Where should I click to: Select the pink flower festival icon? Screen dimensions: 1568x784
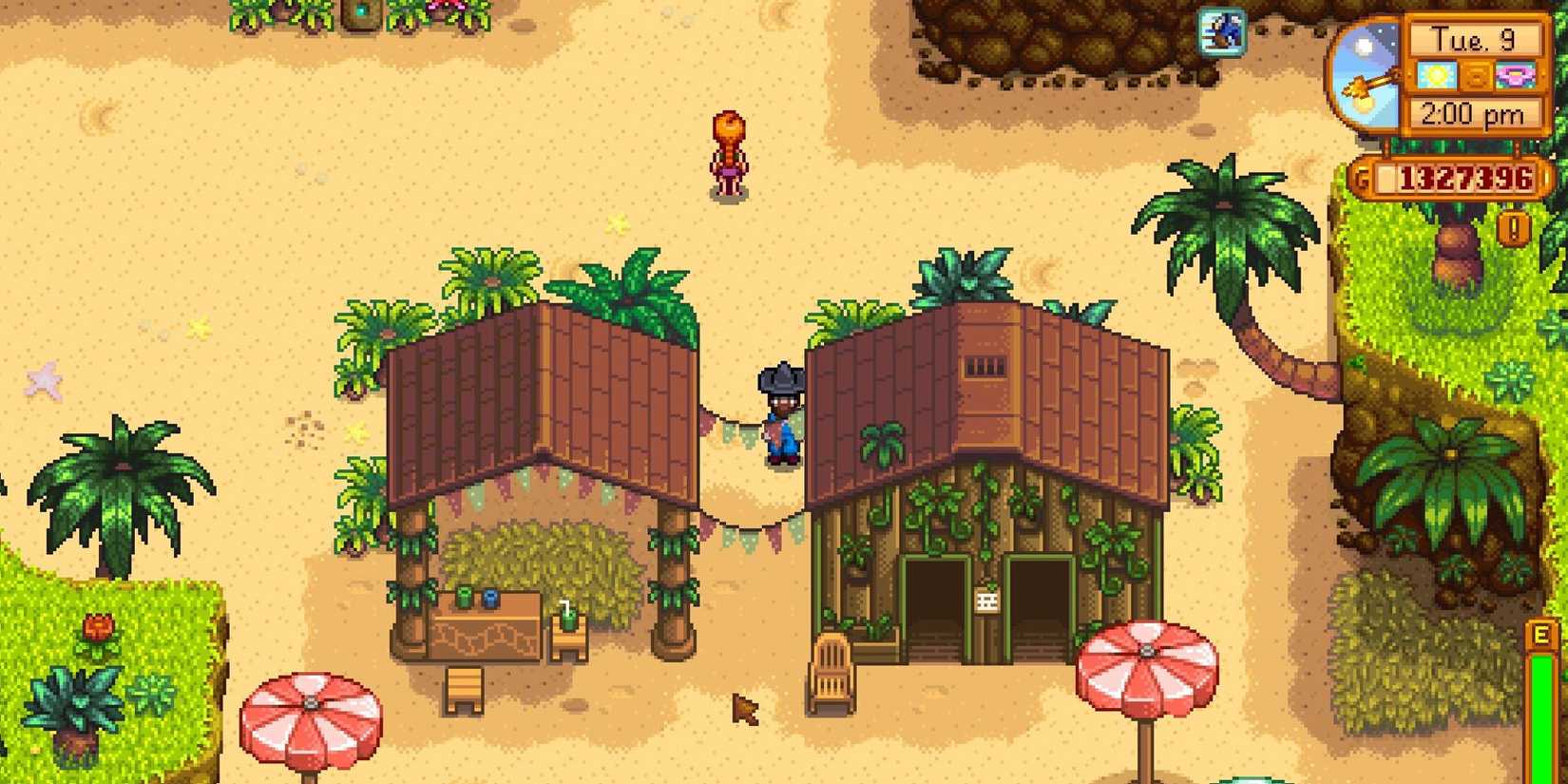coord(1517,76)
